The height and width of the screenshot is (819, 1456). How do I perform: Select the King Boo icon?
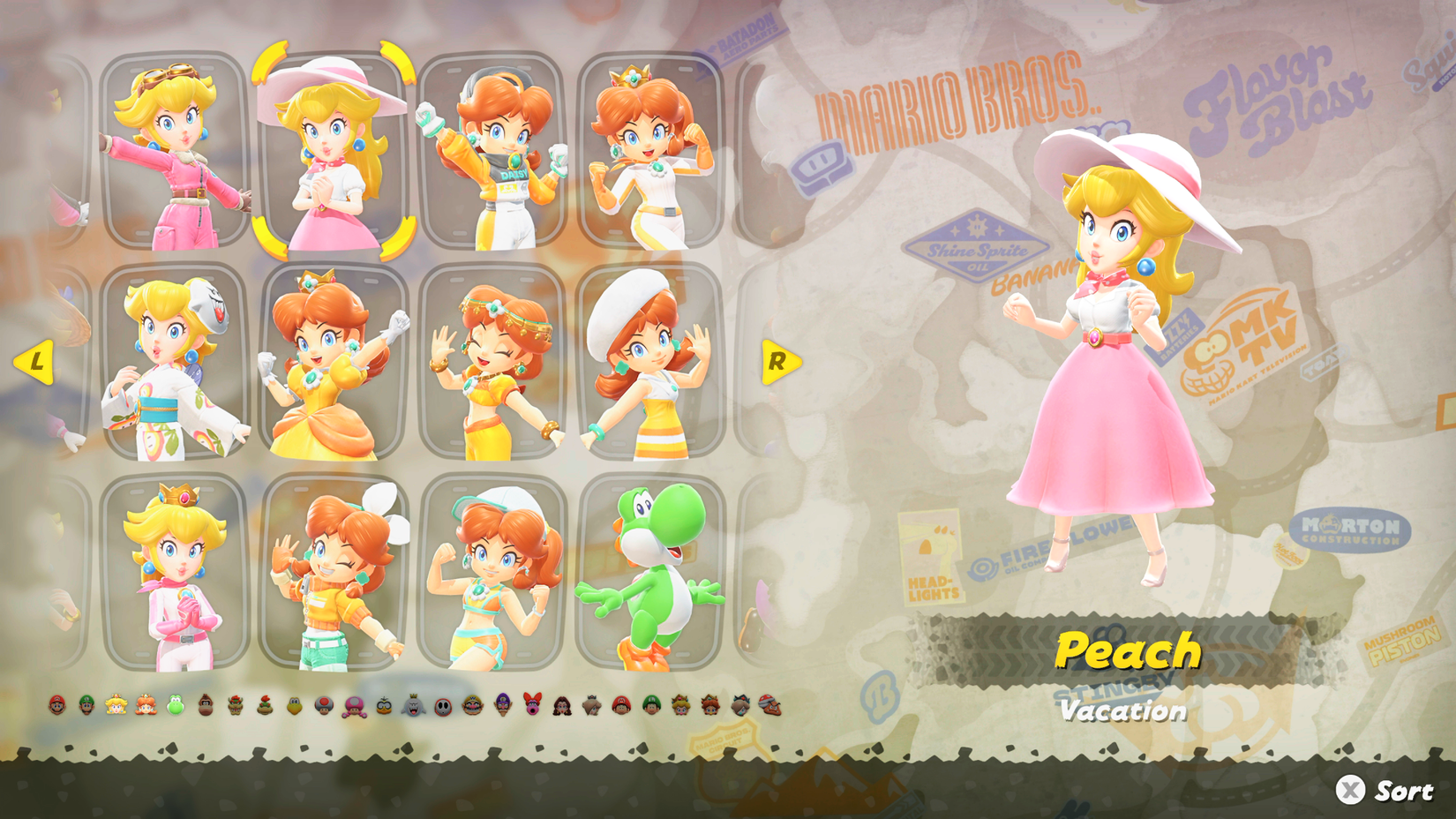coord(412,704)
